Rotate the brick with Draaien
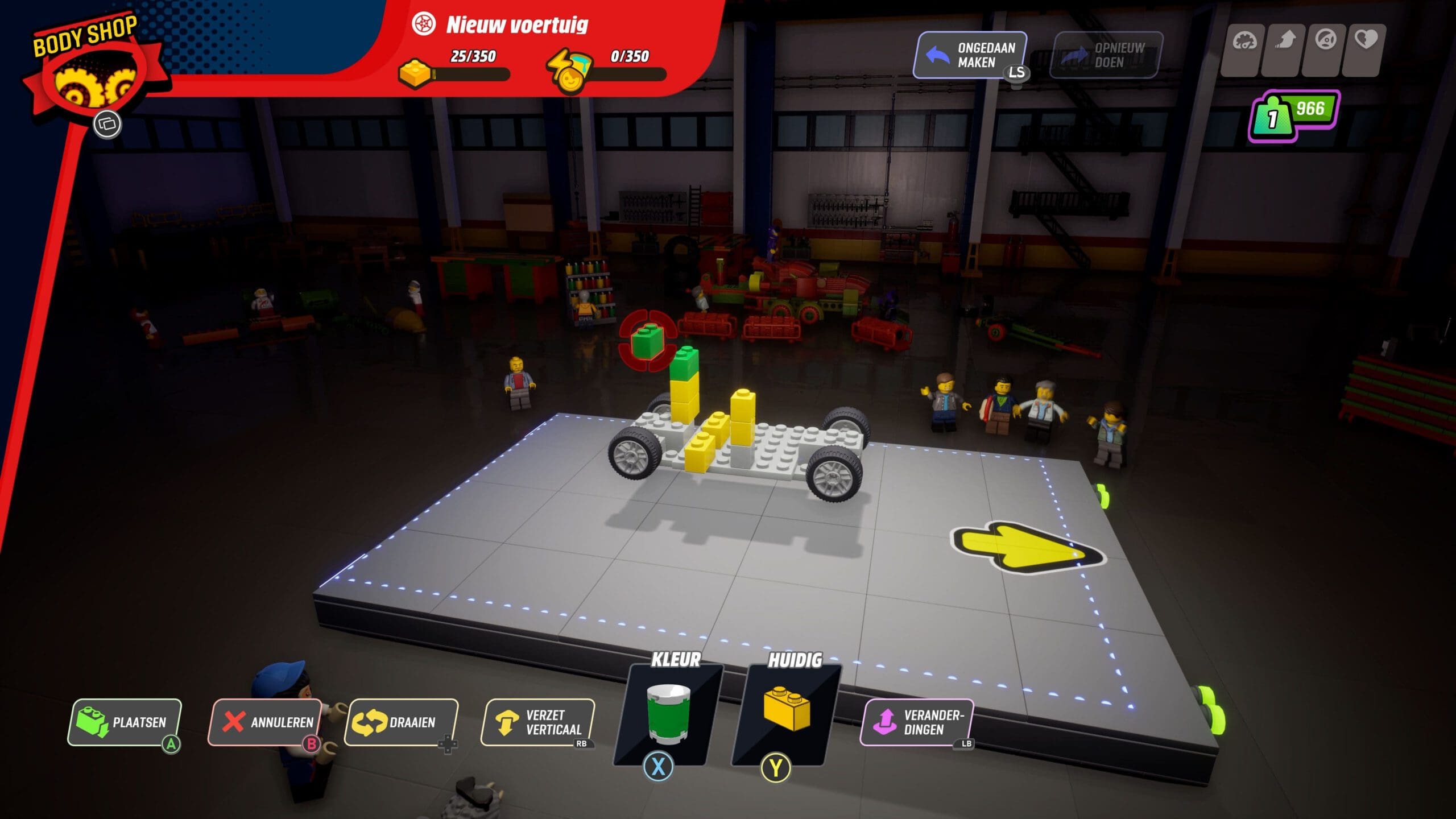Viewport: 1456px width, 819px height. 401,722
